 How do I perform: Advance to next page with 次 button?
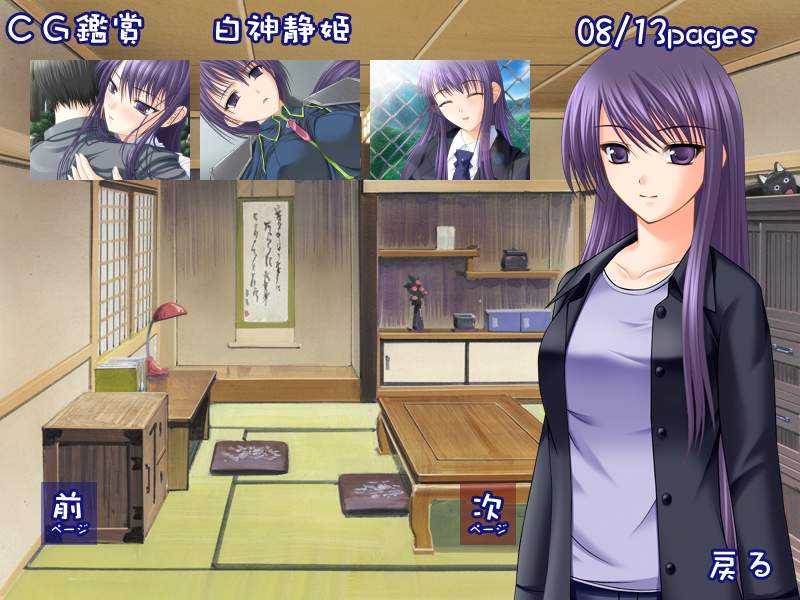tap(488, 512)
